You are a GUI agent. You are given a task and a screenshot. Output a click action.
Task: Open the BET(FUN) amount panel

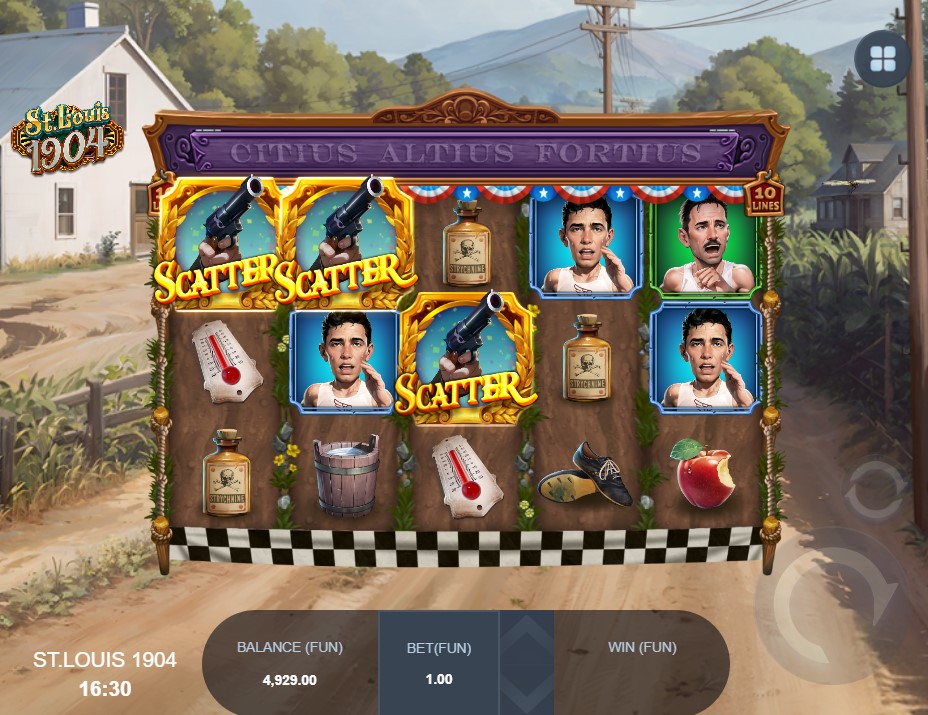point(439,662)
